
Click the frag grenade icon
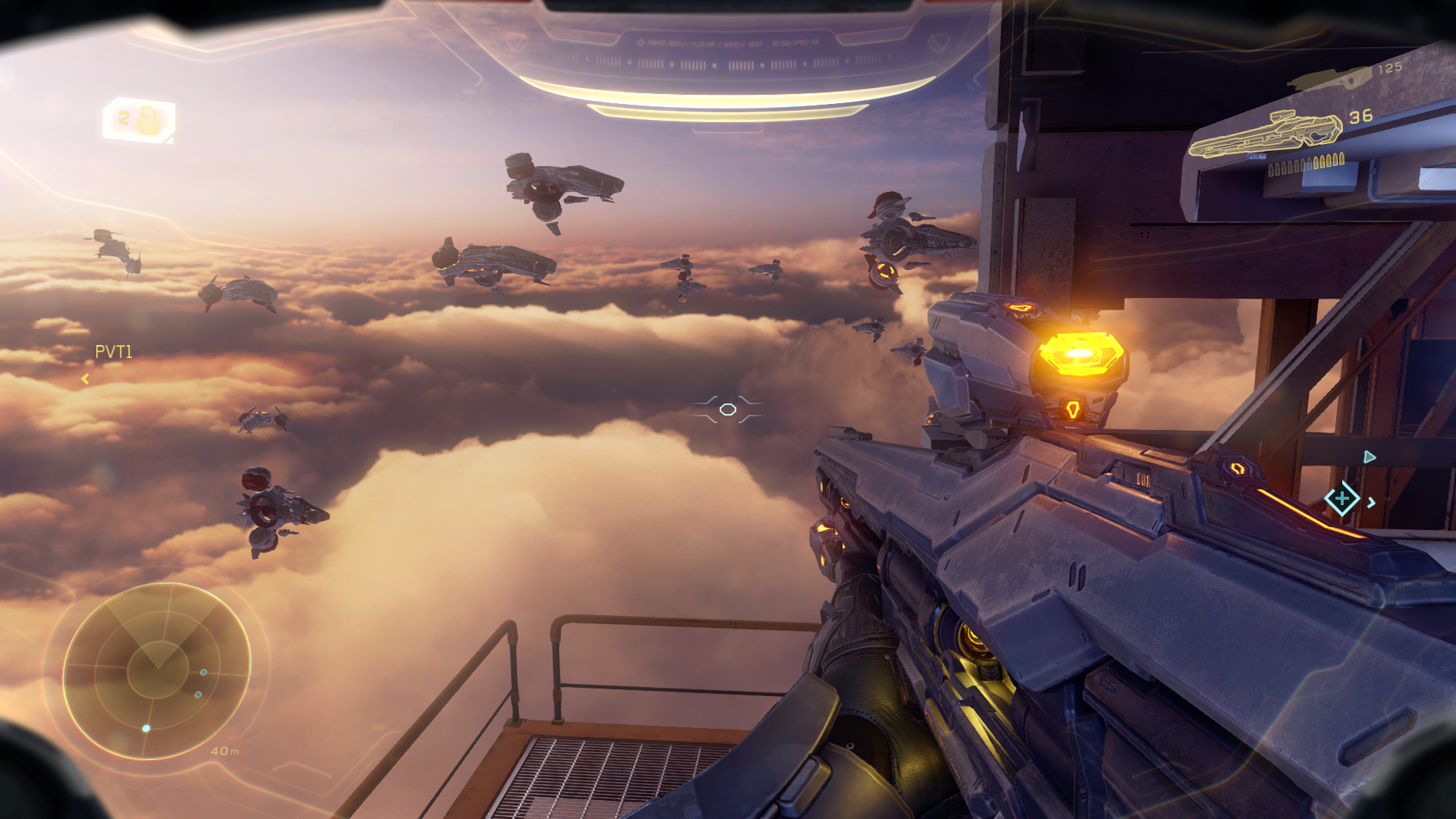tap(149, 120)
